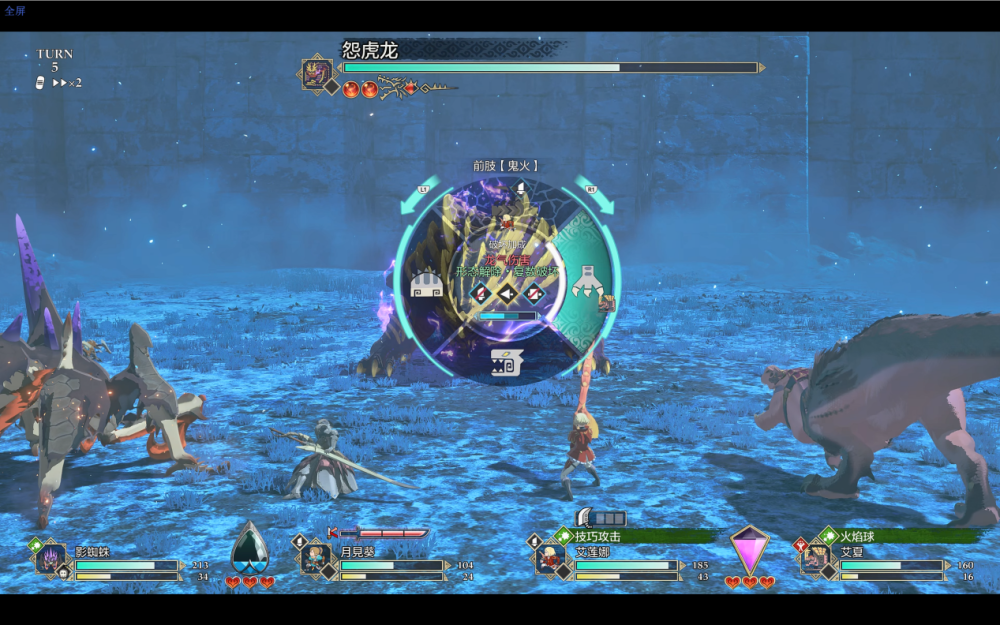The height and width of the screenshot is (625, 1000).
Task: Select 影蜘蛛 party member portrait
Action: (50, 559)
